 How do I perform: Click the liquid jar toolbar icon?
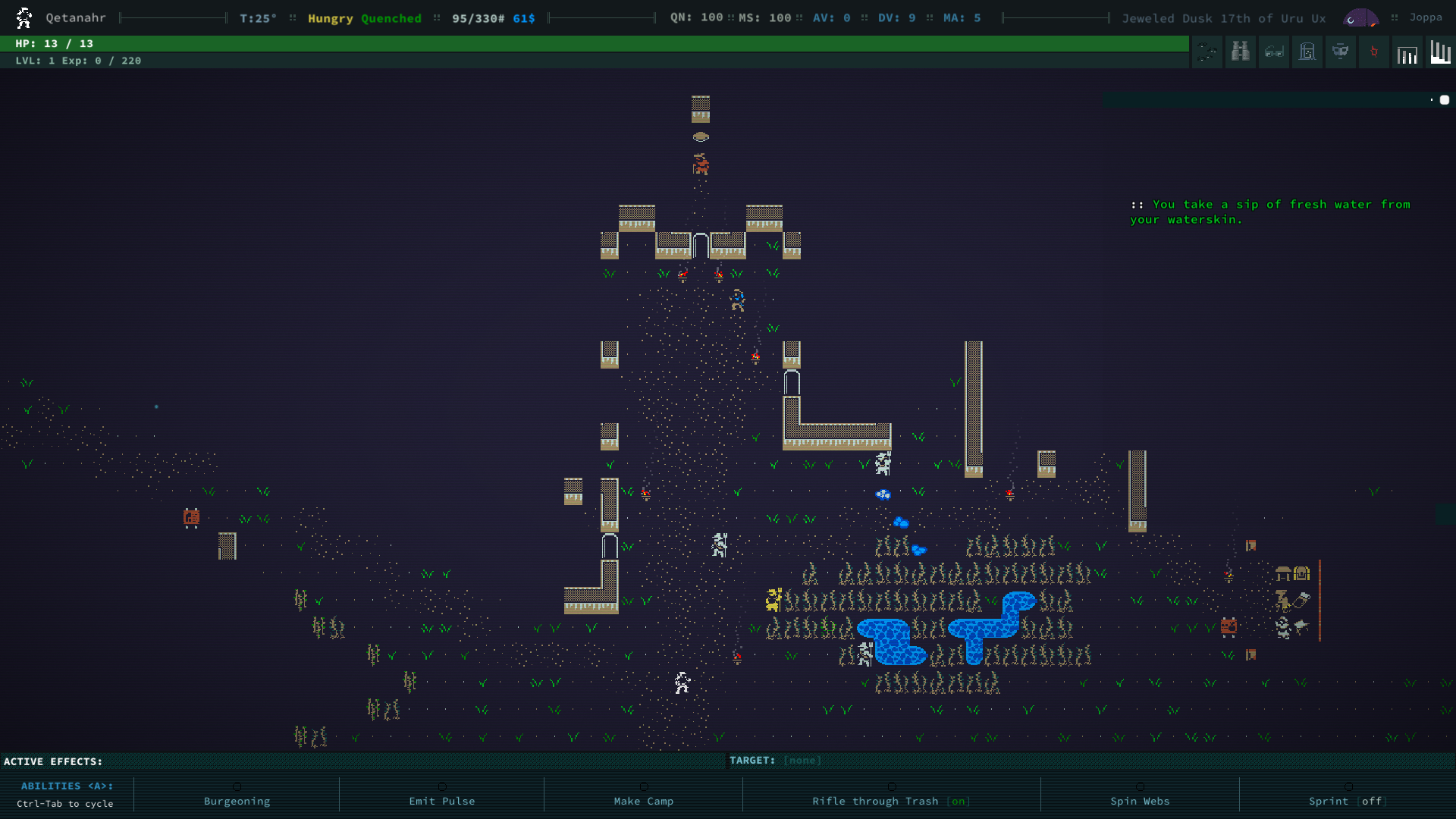(1307, 52)
